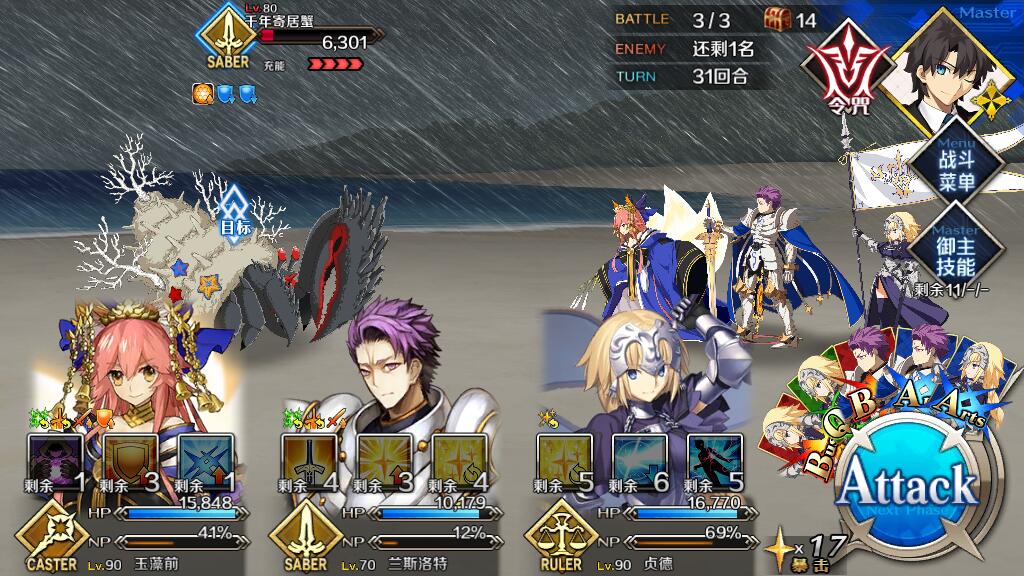1024x576 pixels.
Task: Select the 令咒 command seal emblem
Action: pyautogui.click(x=845, y=62)
